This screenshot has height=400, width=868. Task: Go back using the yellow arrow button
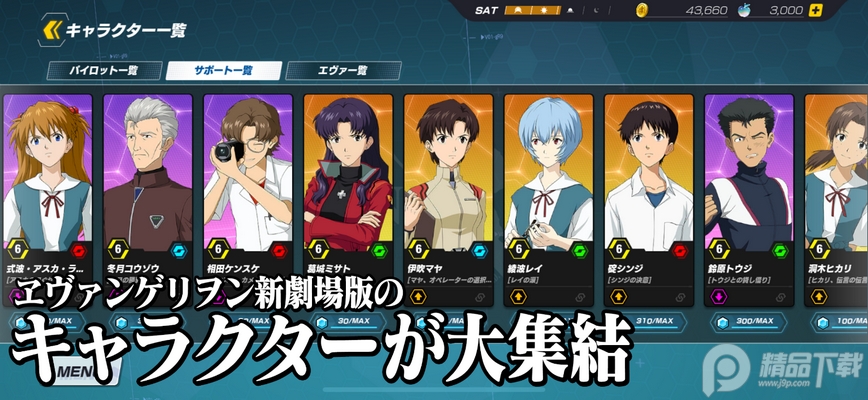coord(51,31)
